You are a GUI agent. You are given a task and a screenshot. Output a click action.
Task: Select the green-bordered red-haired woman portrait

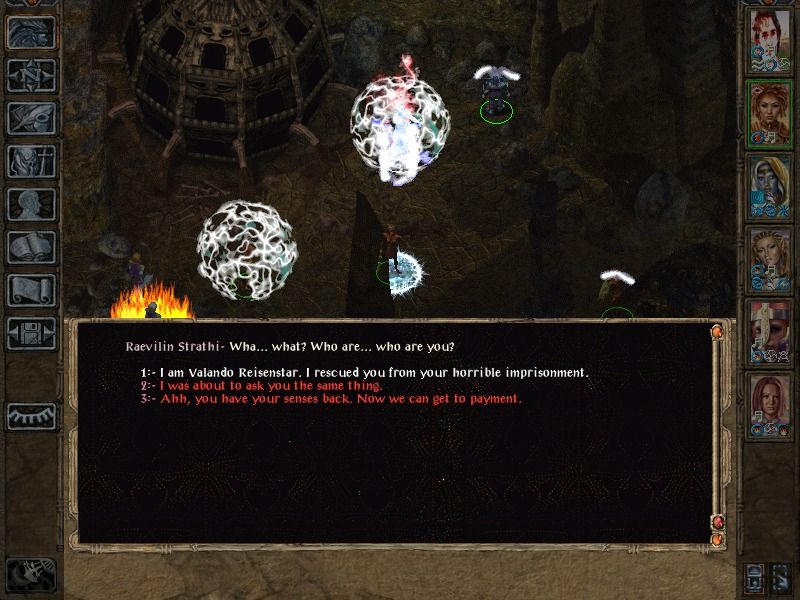click(770, 113)
